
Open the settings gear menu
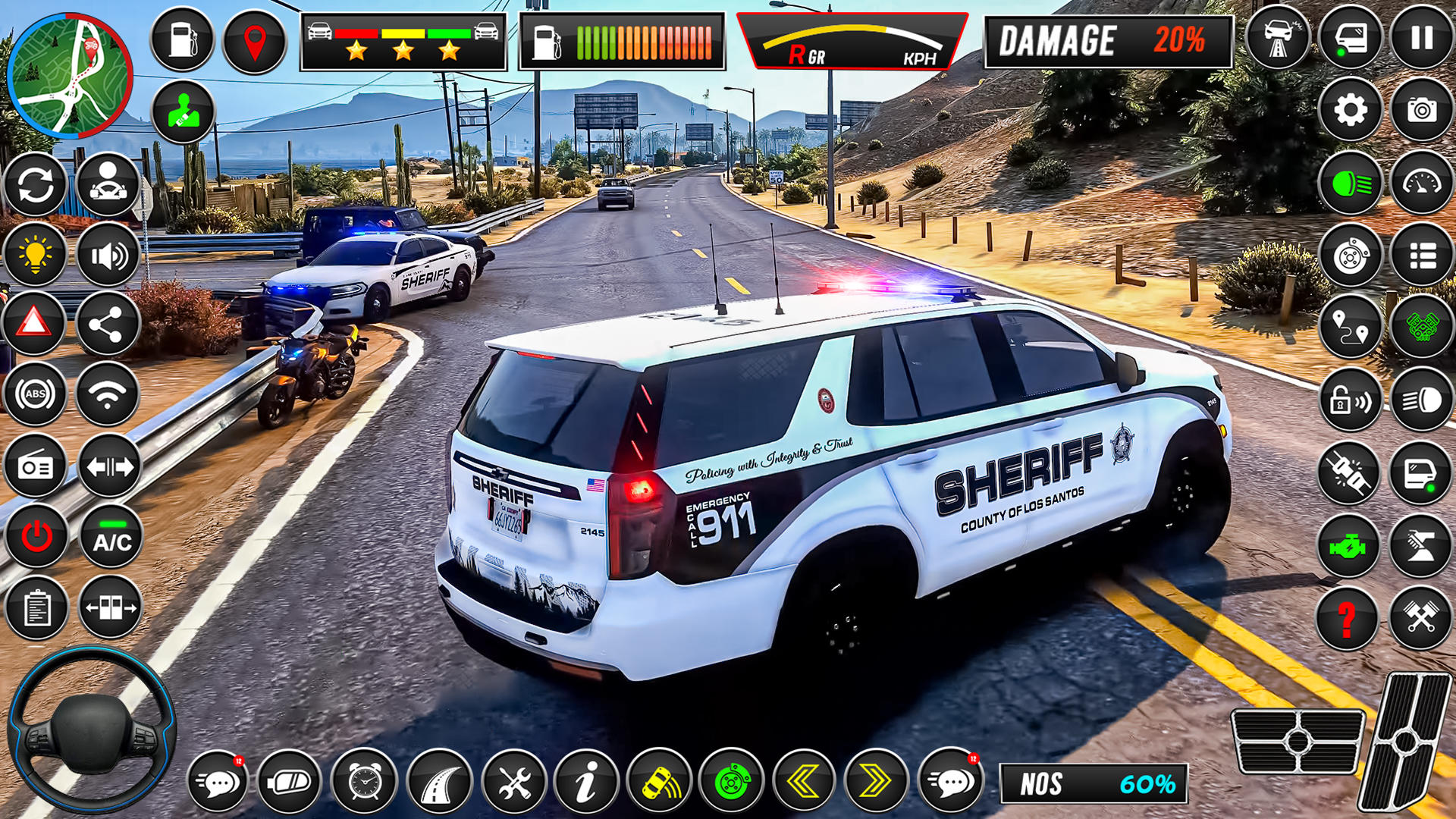tap(1351, 110)
